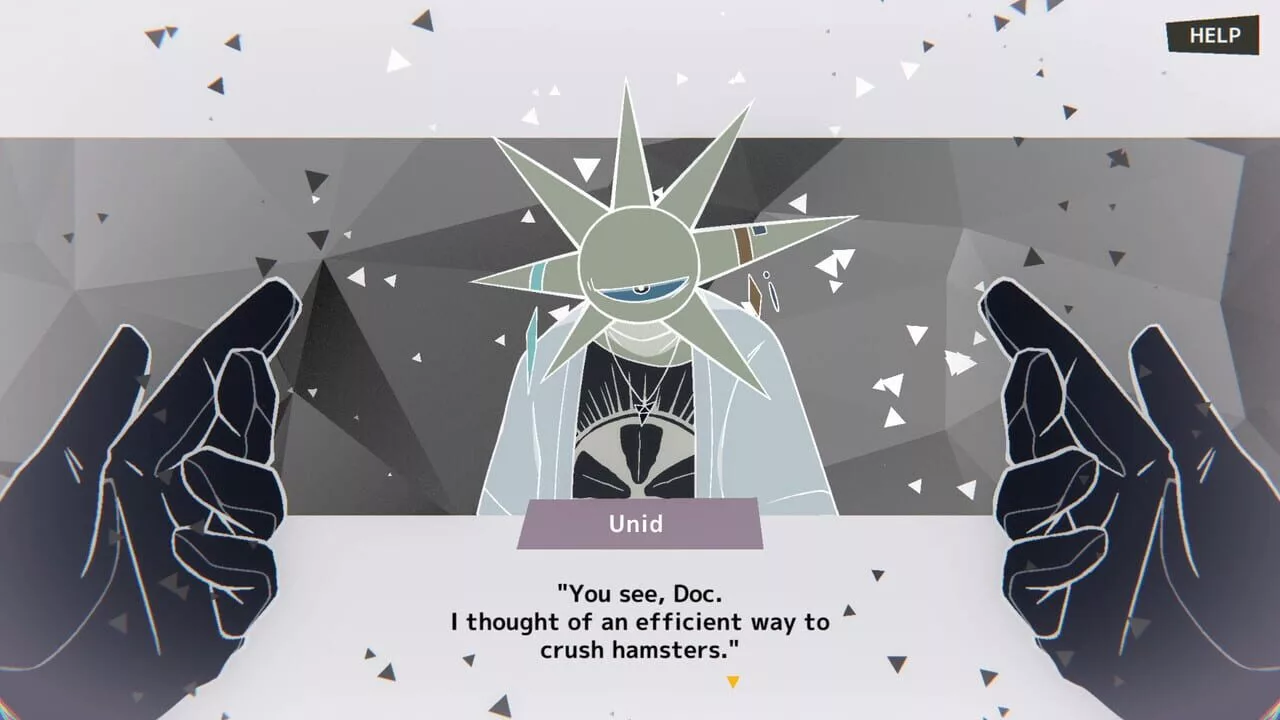This screenshot has width=1280, height=720.
Task: Open the HELP menu
Action: tap(1212, 36)
